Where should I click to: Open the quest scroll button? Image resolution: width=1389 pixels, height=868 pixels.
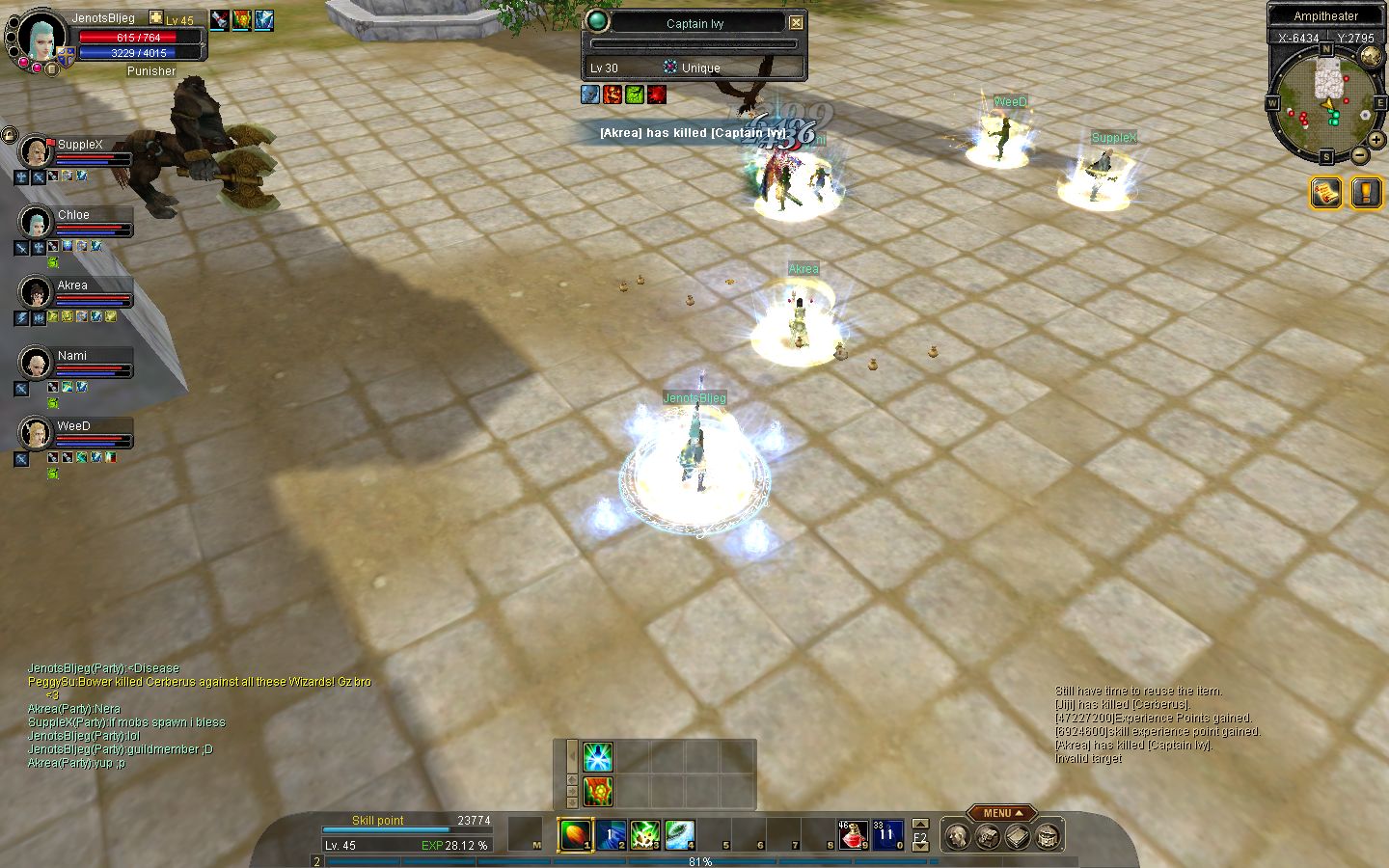[1326, 193]
